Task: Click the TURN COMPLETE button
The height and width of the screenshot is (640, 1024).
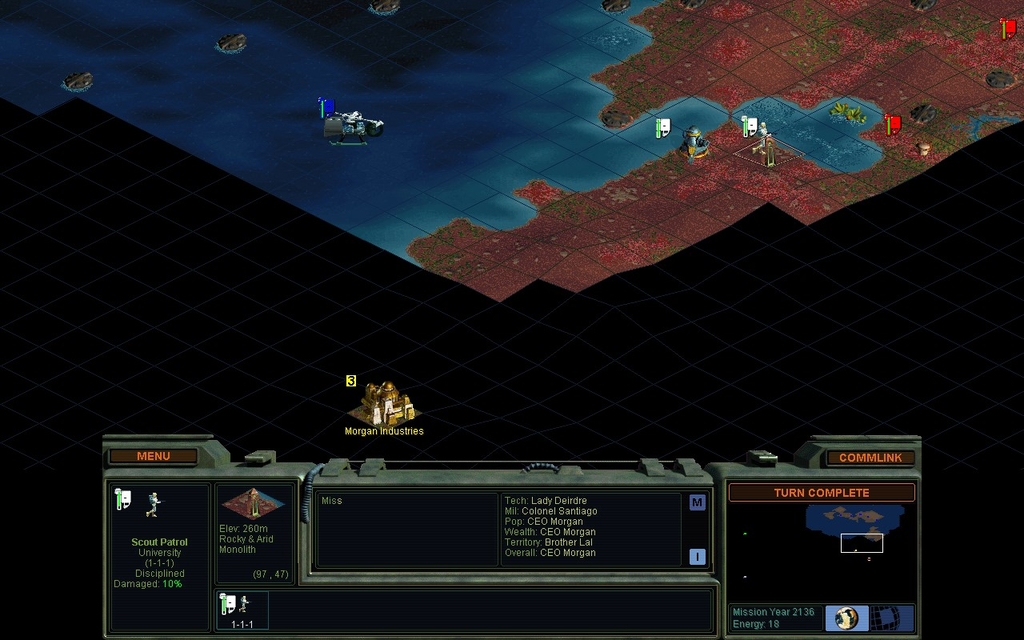Action: (x=821, y=493)
